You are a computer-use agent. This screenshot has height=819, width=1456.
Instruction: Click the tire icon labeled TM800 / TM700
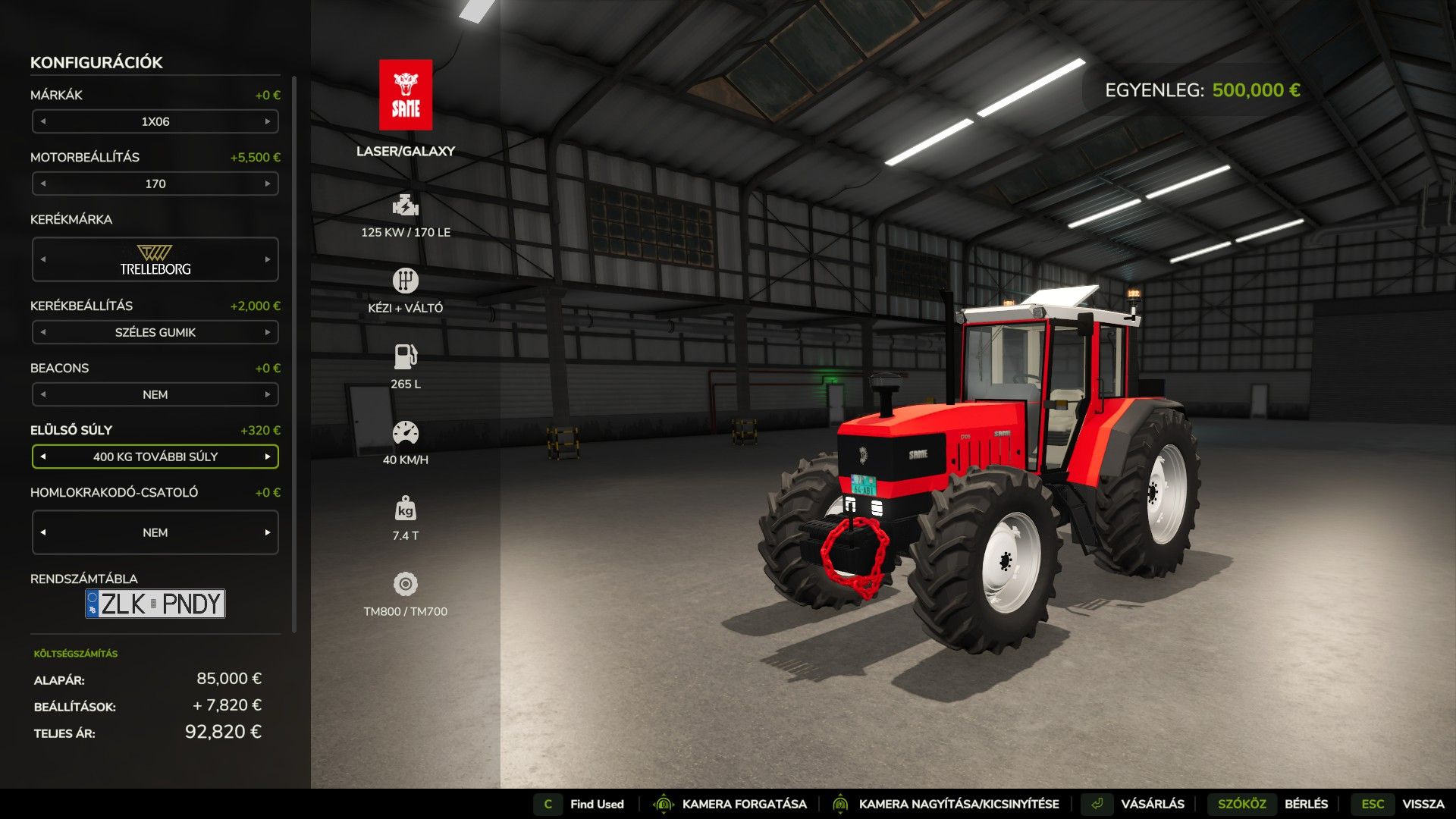point(405,584)
